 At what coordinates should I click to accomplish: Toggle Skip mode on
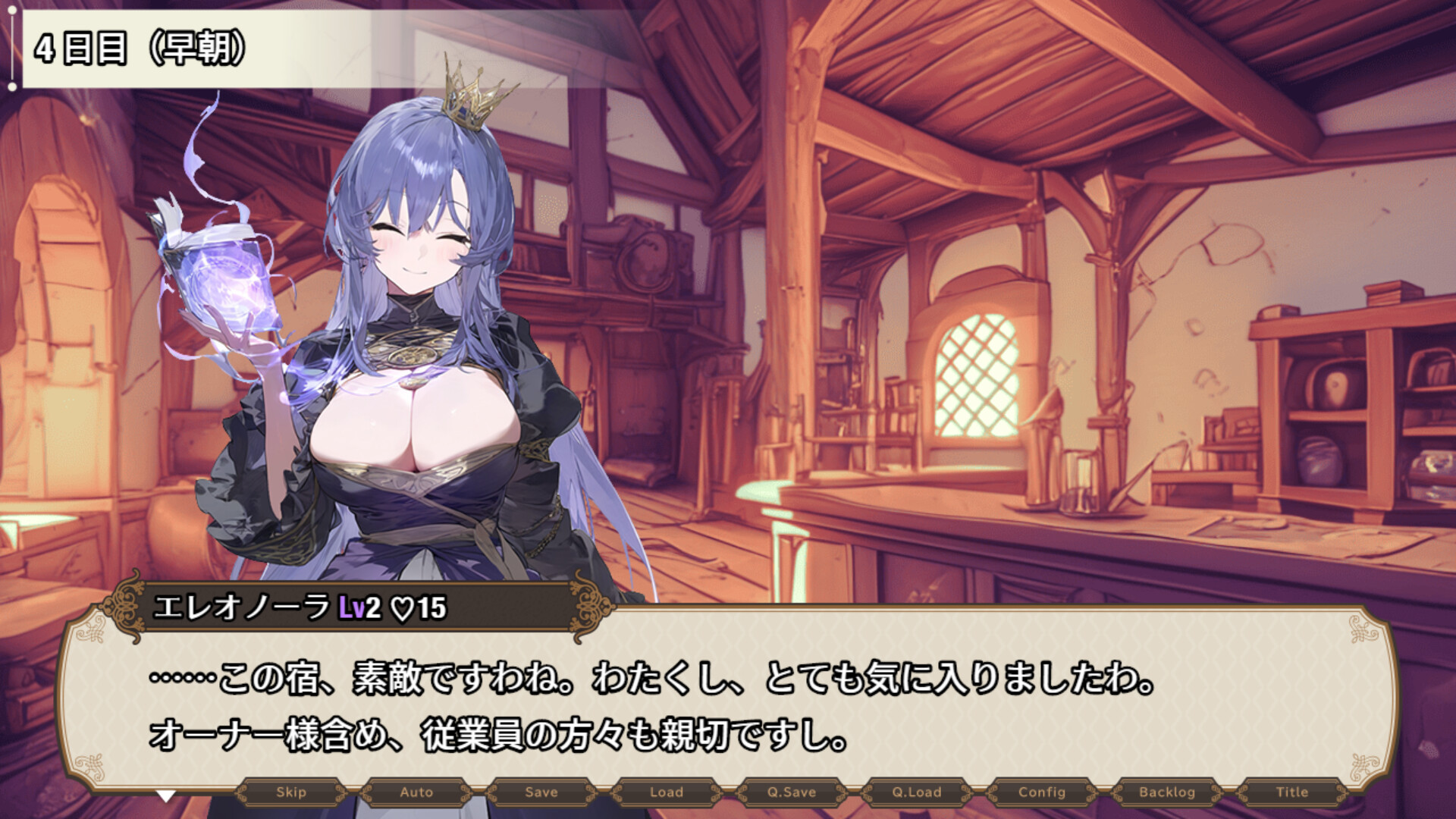pos(293,793)
